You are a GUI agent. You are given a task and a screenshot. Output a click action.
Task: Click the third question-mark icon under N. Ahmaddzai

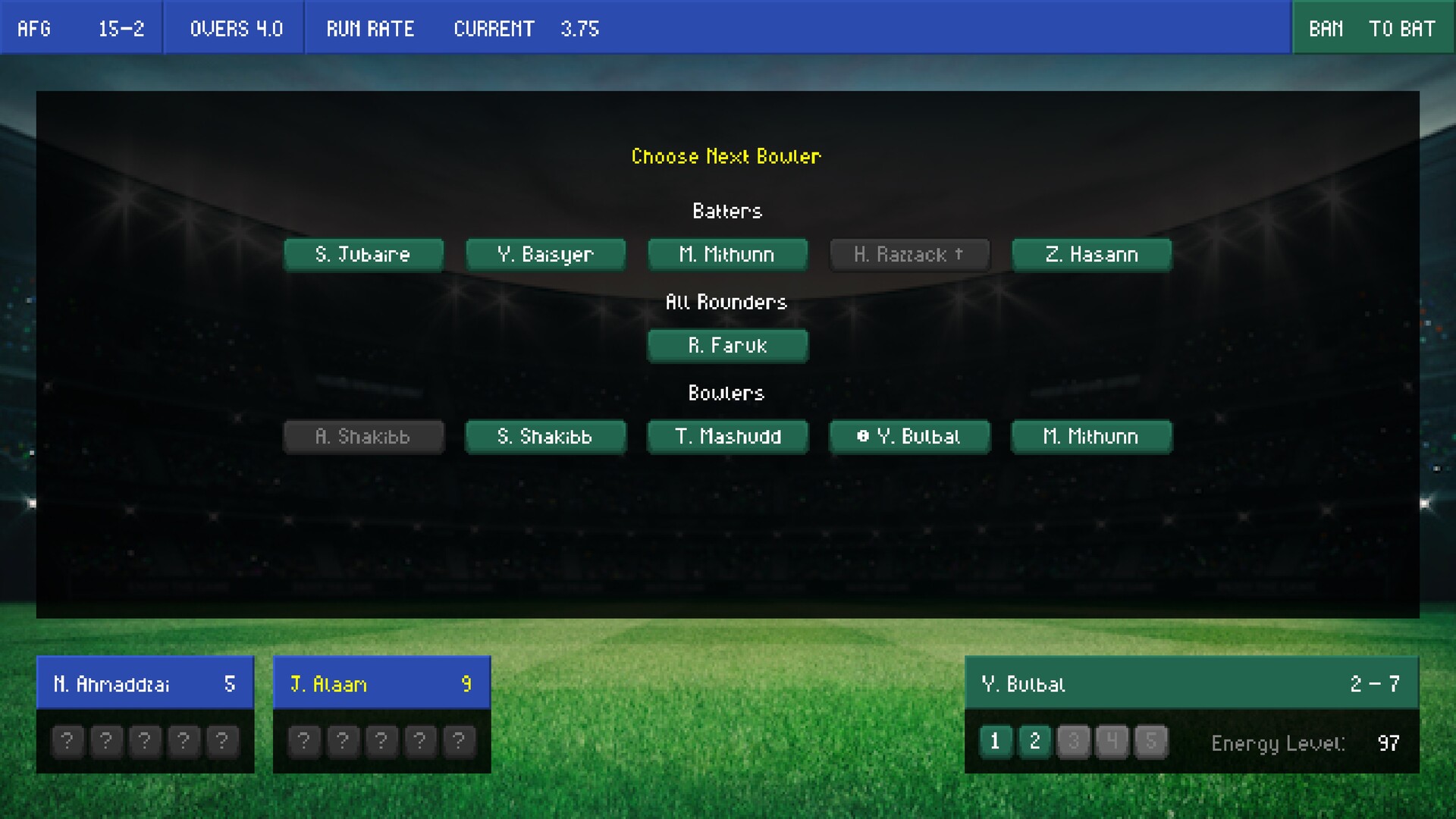(x=145, y=741)
